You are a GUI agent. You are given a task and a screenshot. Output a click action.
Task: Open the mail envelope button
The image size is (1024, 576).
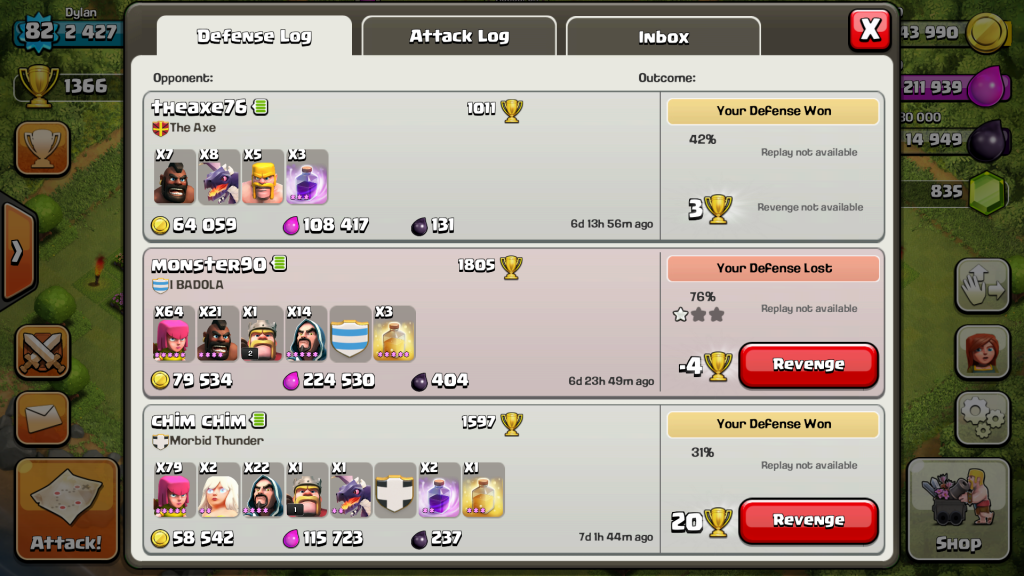tap(42, 418)
